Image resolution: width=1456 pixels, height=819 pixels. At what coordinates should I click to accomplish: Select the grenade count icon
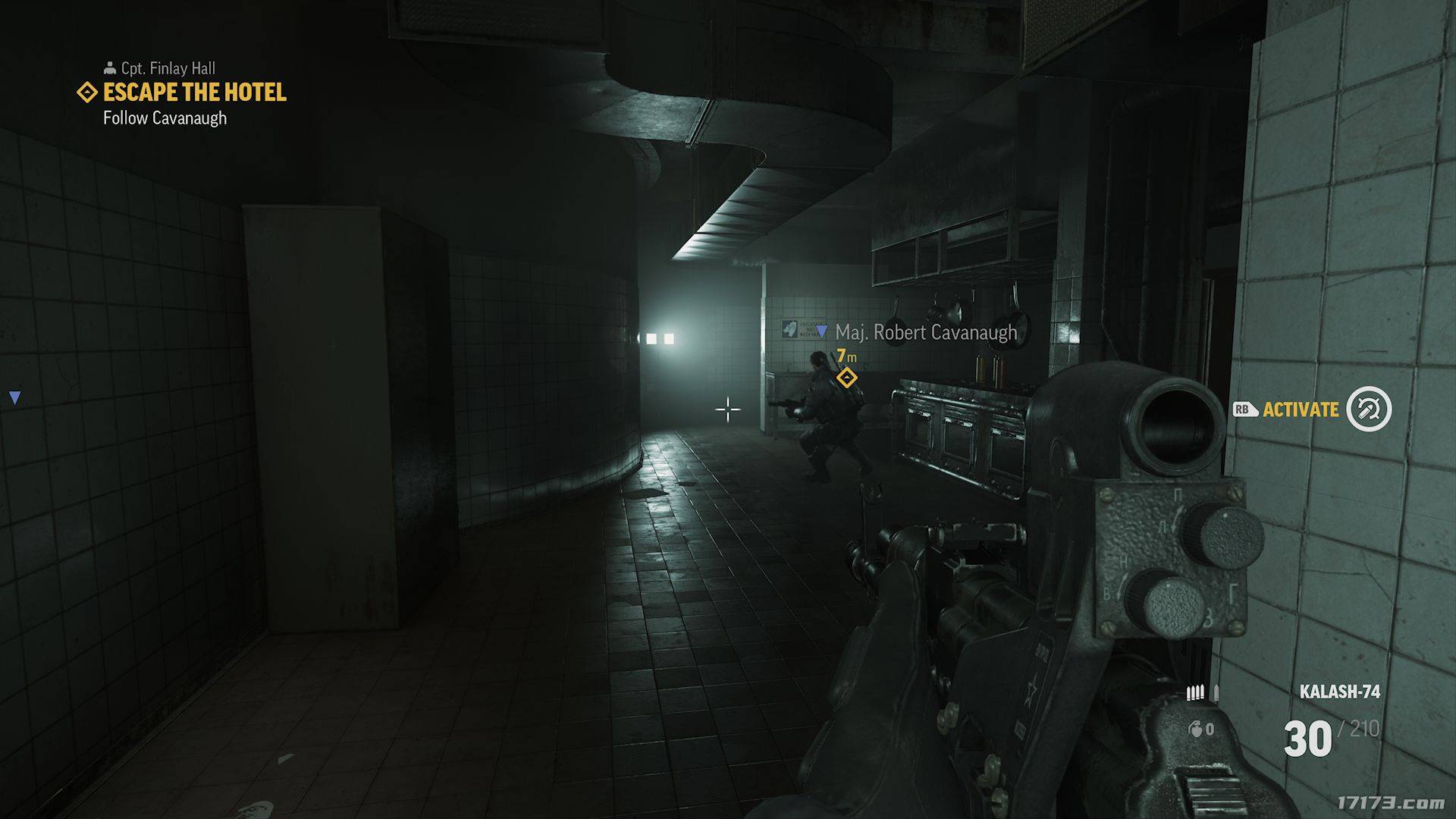(x=1196, y=730)
